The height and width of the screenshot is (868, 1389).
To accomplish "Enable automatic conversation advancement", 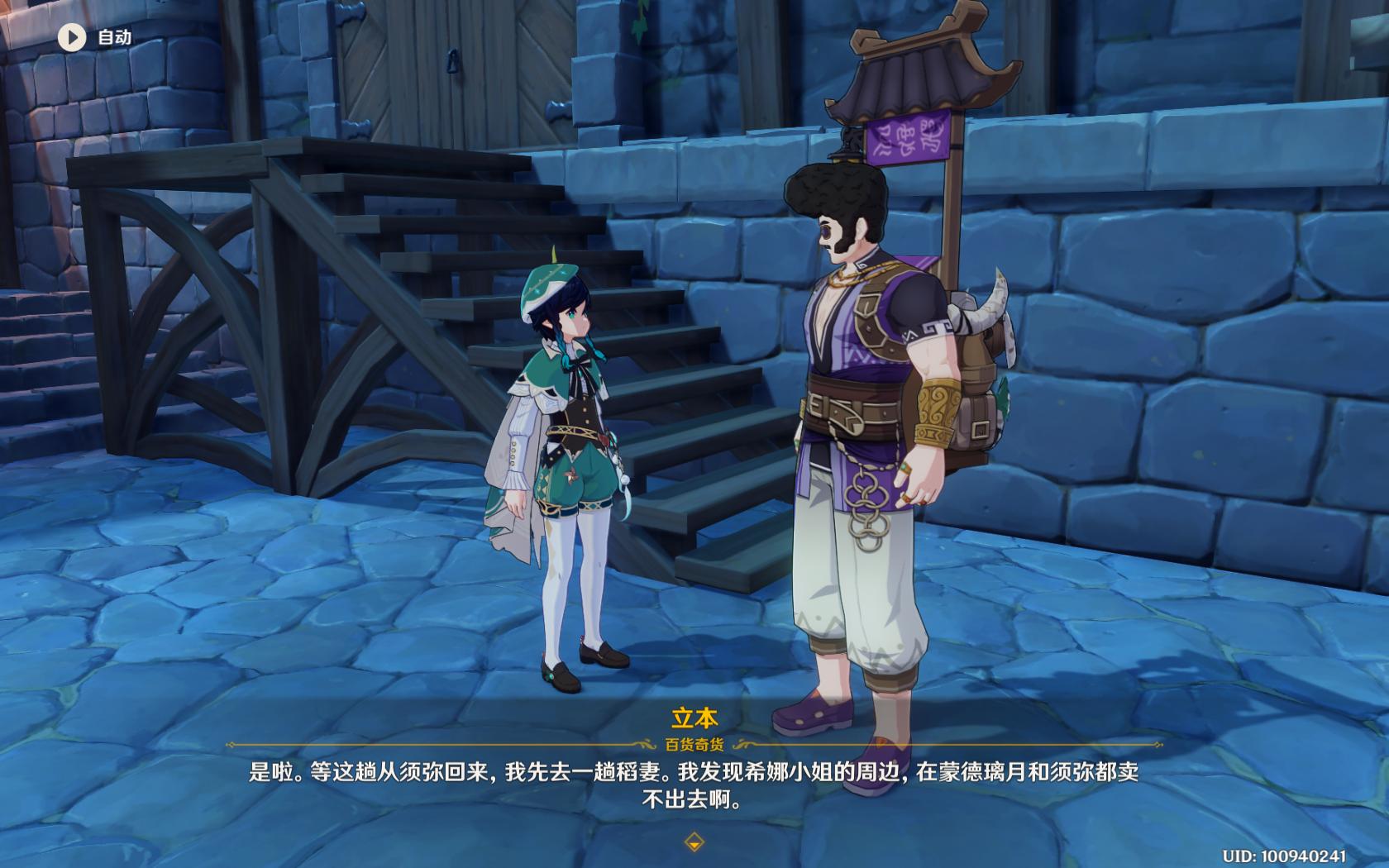I will [72, 36].
